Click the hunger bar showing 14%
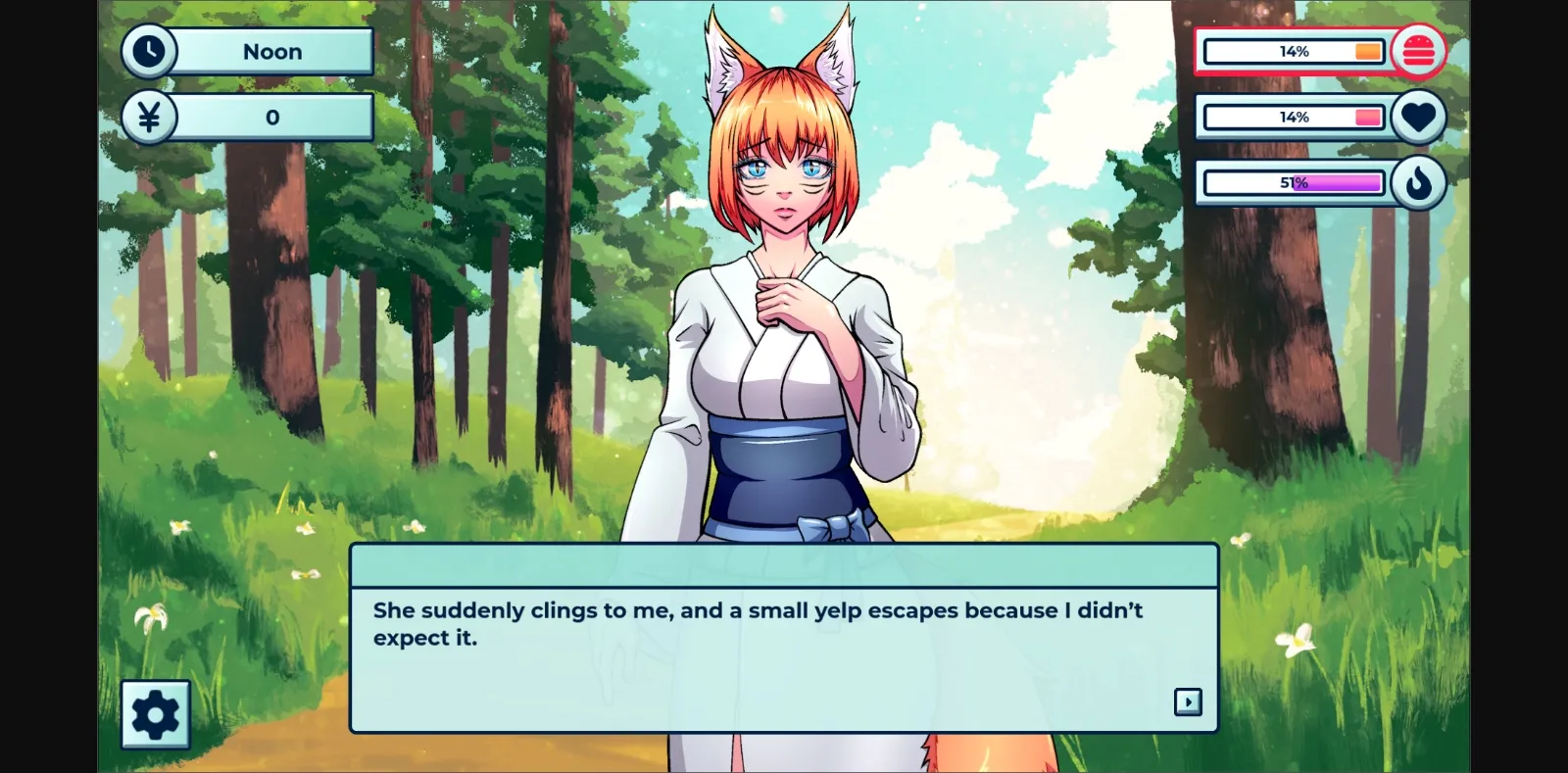The image size is (1568, 773). click(1294, 51)
